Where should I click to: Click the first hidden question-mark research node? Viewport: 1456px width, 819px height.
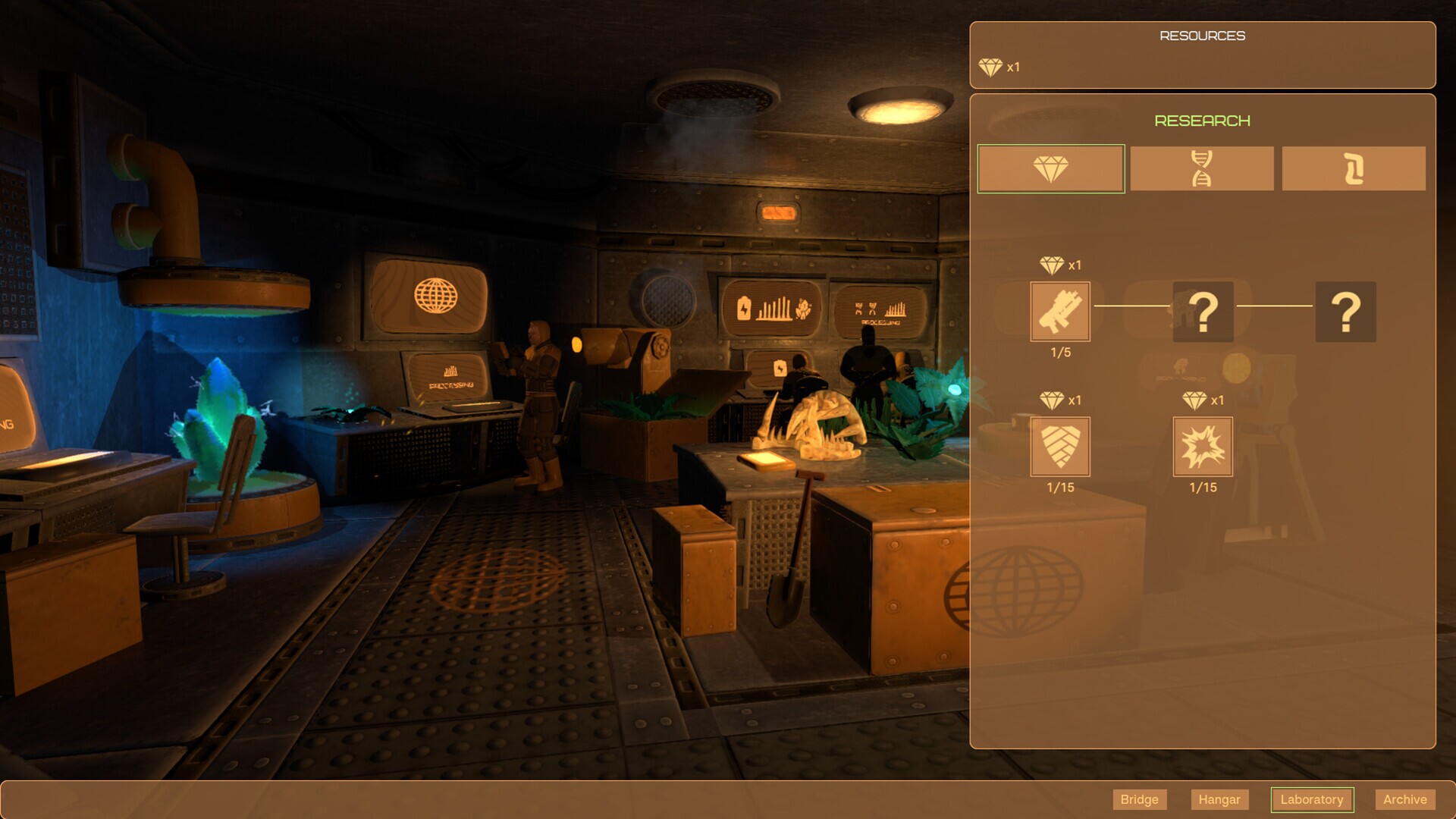[x=1203, y=312]
